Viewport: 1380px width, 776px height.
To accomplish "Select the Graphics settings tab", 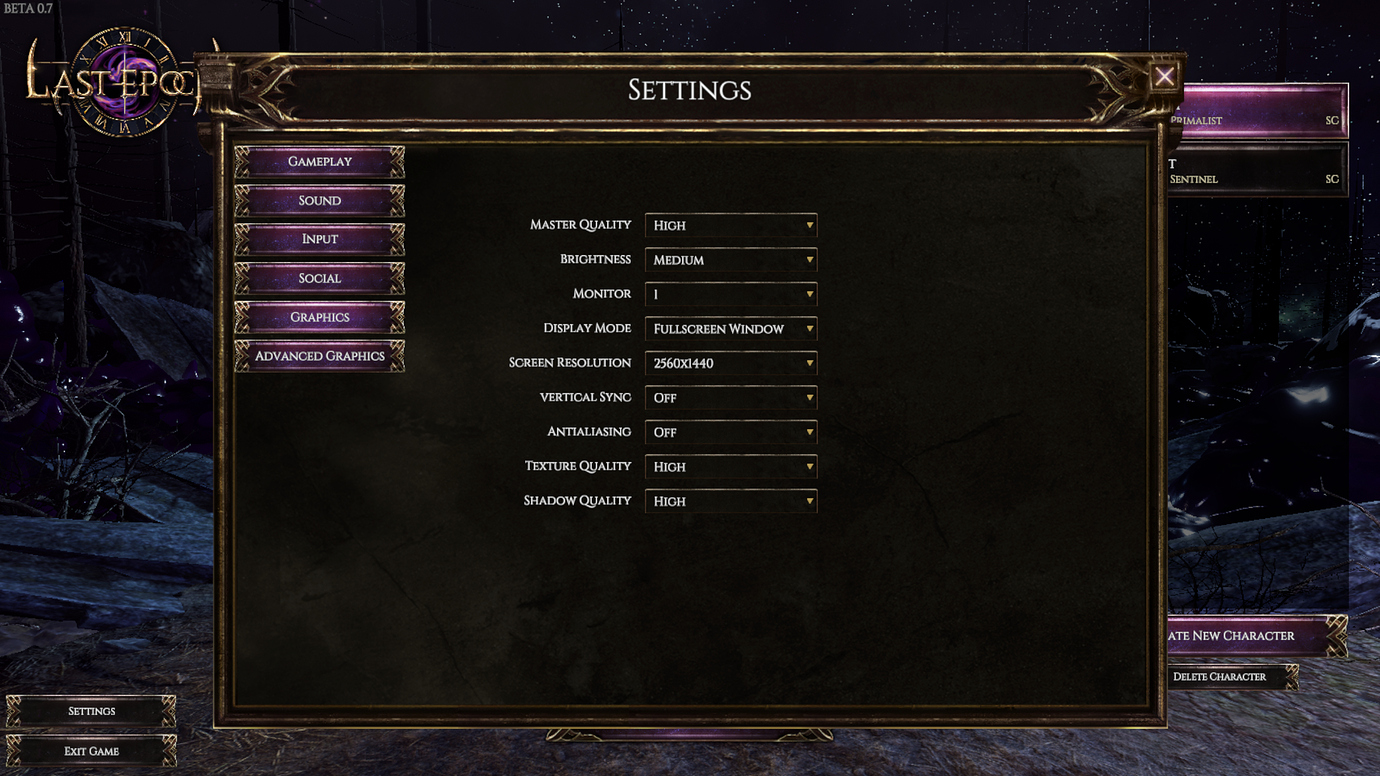I will tap(319, 317).
